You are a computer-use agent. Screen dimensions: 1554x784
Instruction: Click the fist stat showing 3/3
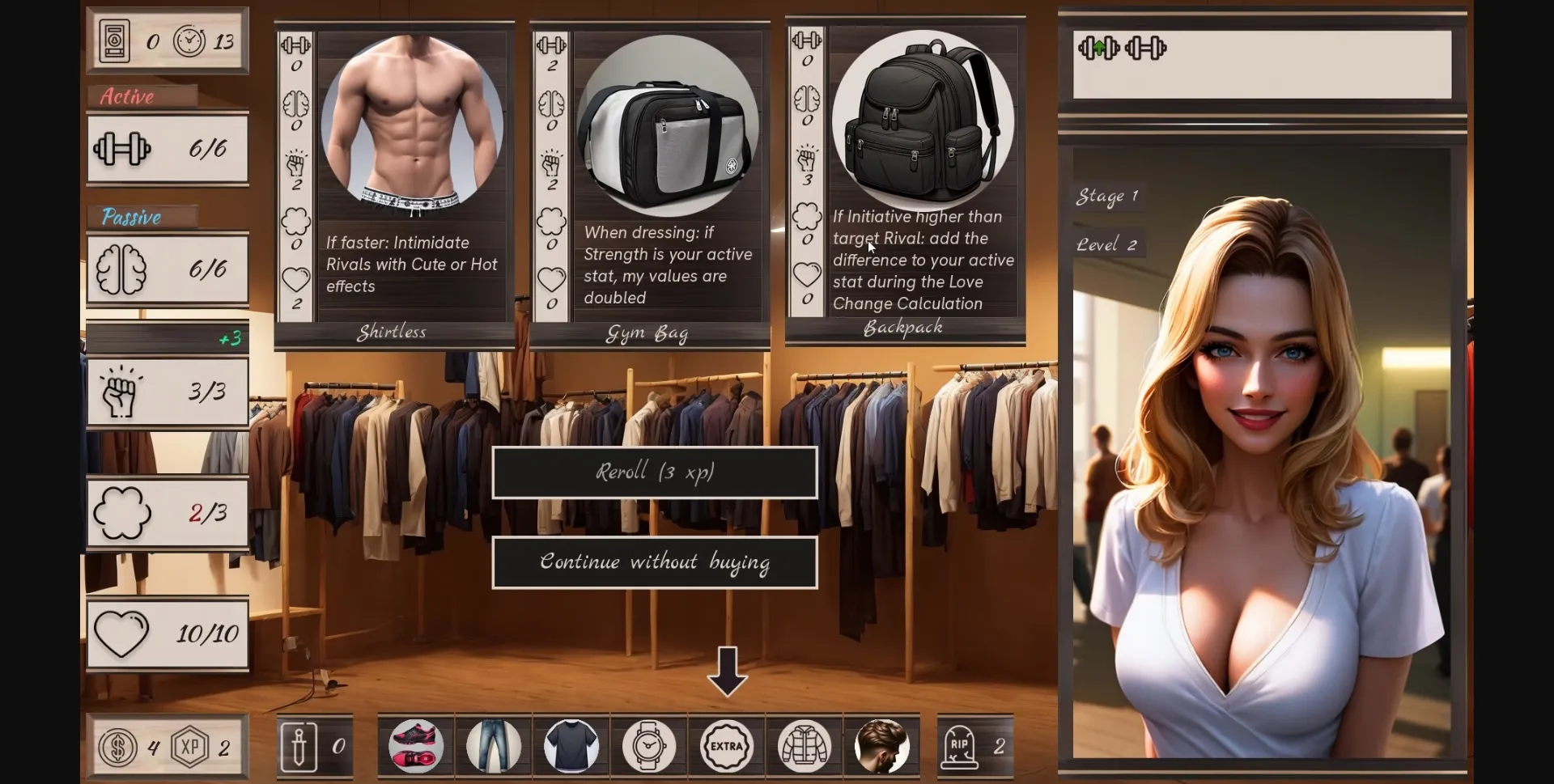click(x=168, y=392)
